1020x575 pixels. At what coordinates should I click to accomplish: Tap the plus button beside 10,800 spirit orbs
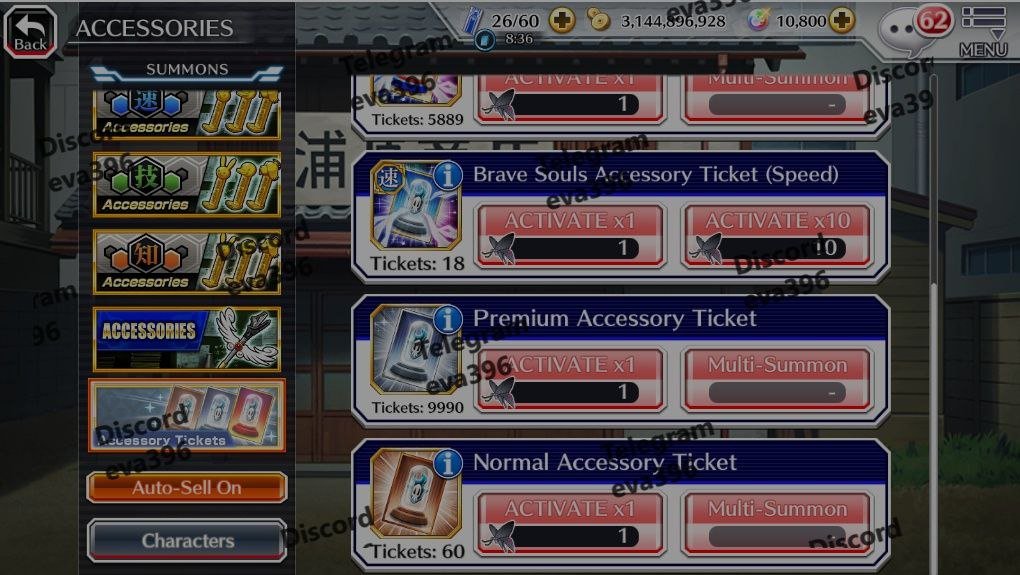[x=842, y=21]
